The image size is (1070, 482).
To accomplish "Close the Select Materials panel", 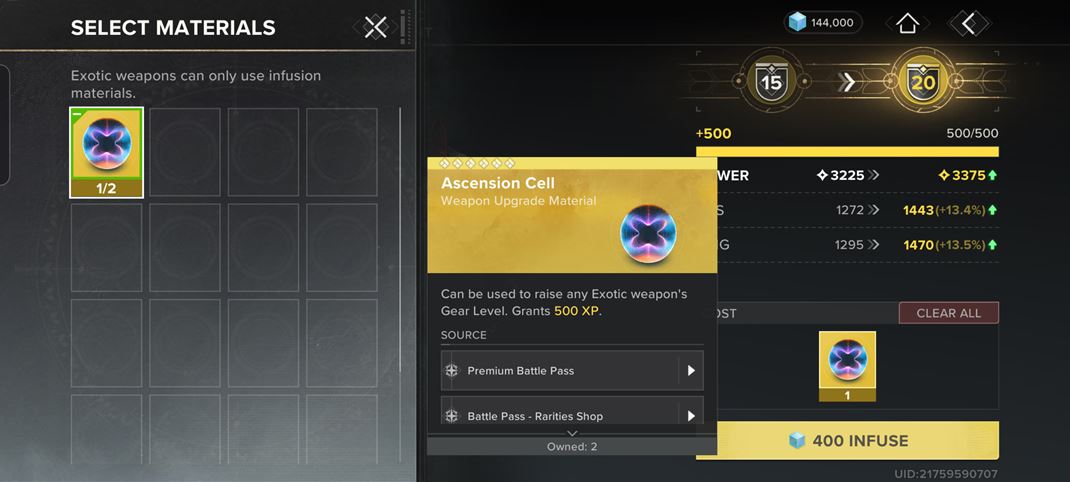I will [x=375, y=27].
